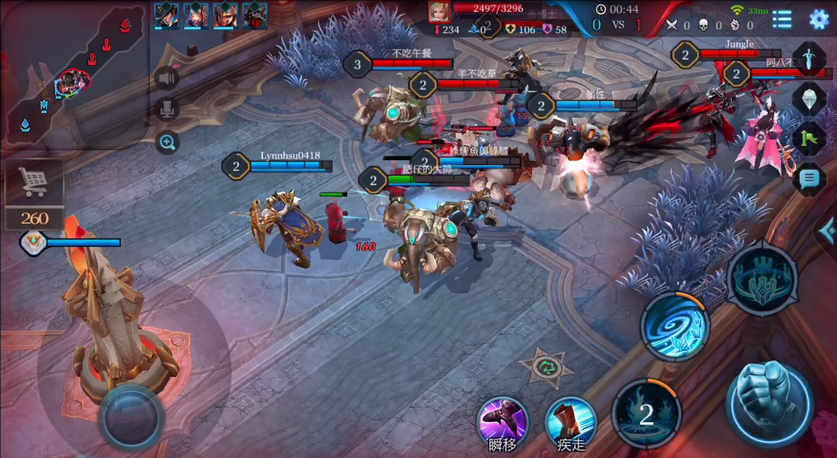Tap the virtual movement joystick

pyautogui.click(x=130, y=414)
